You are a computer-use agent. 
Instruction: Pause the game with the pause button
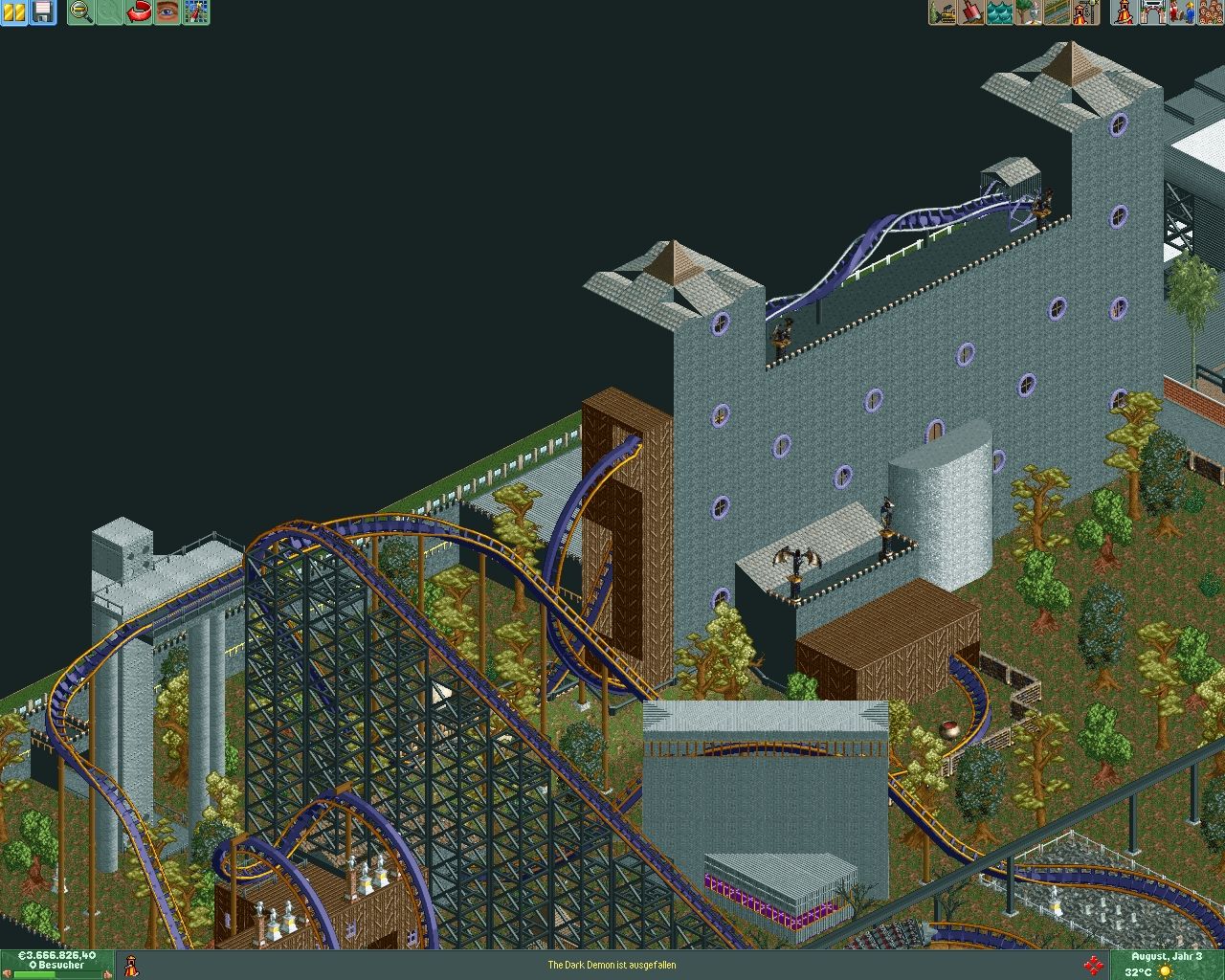coord(14,12)
